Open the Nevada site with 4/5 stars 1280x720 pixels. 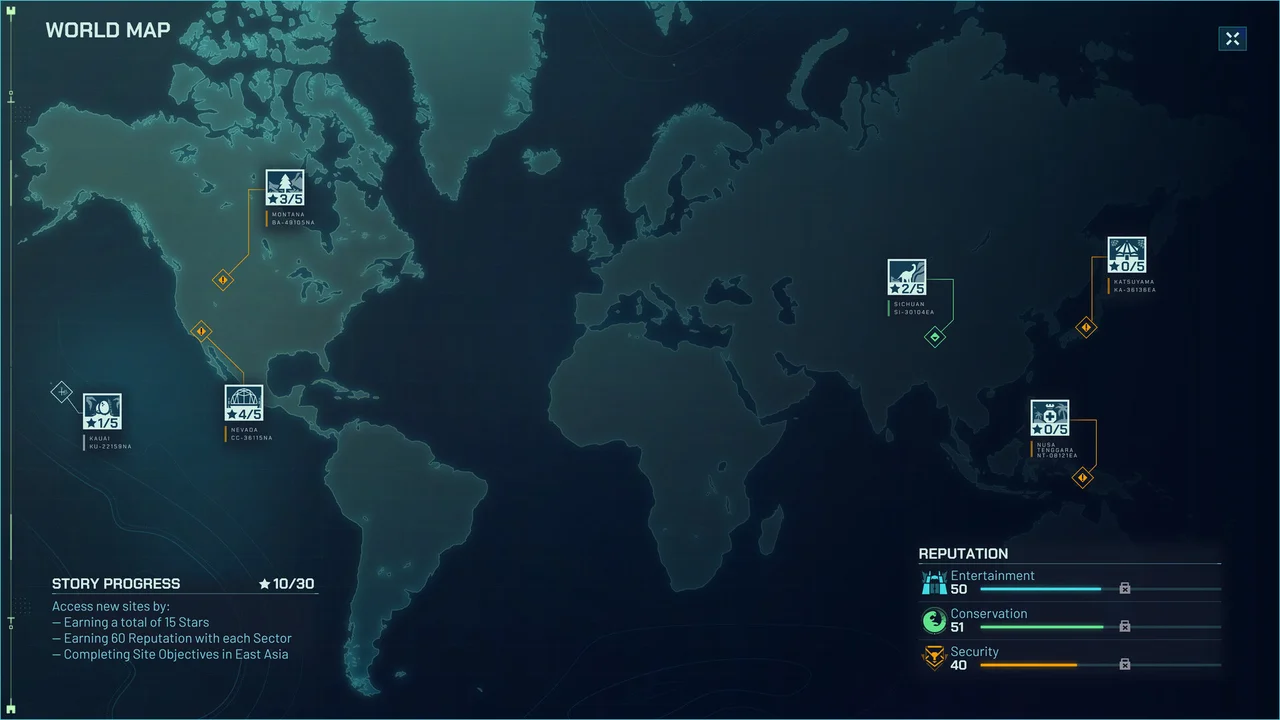point(245,403)
